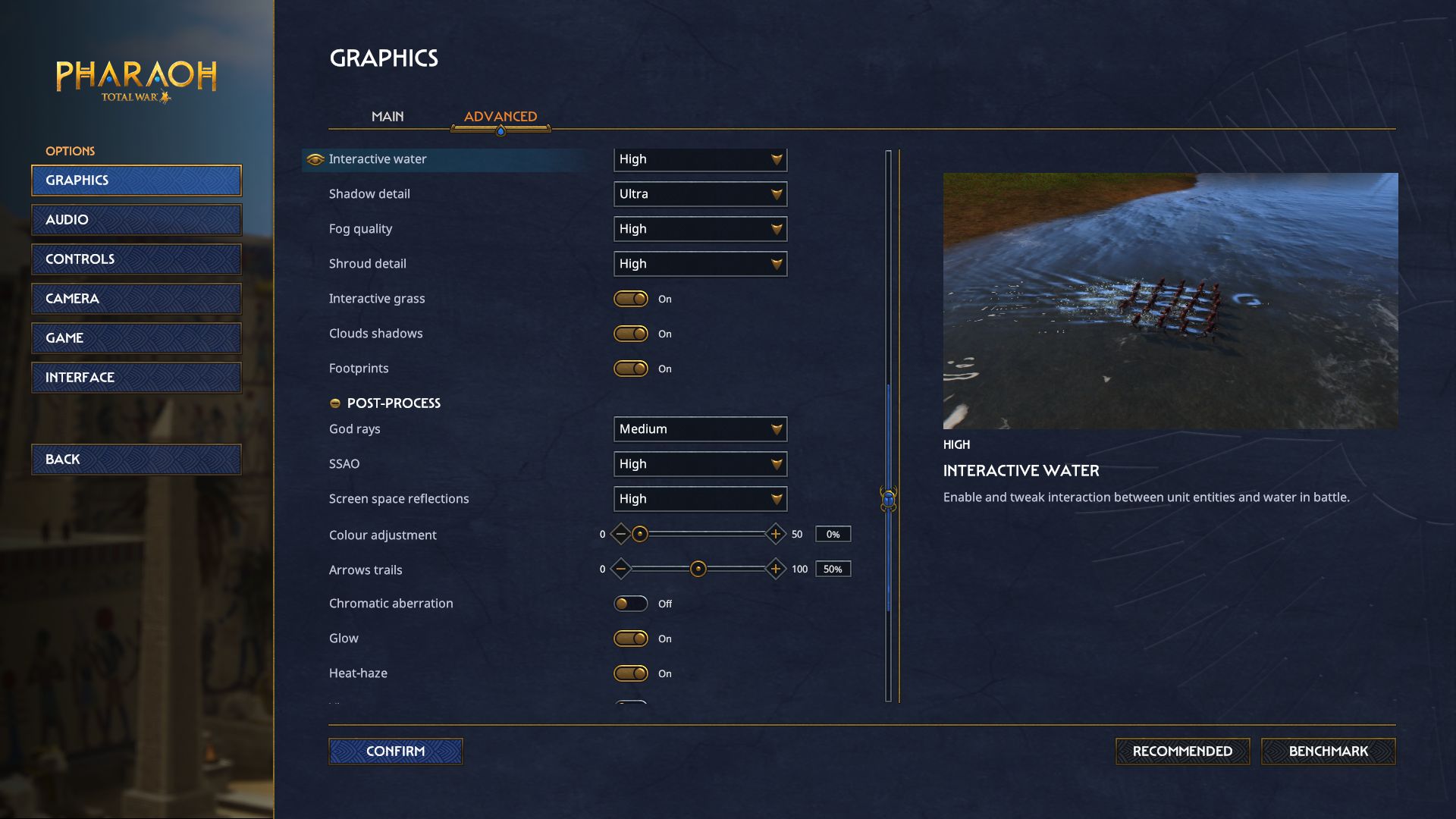Screen dimensions: 1456x819
Task: Open the God rays quality dropdown
Action: coord(700,429)
